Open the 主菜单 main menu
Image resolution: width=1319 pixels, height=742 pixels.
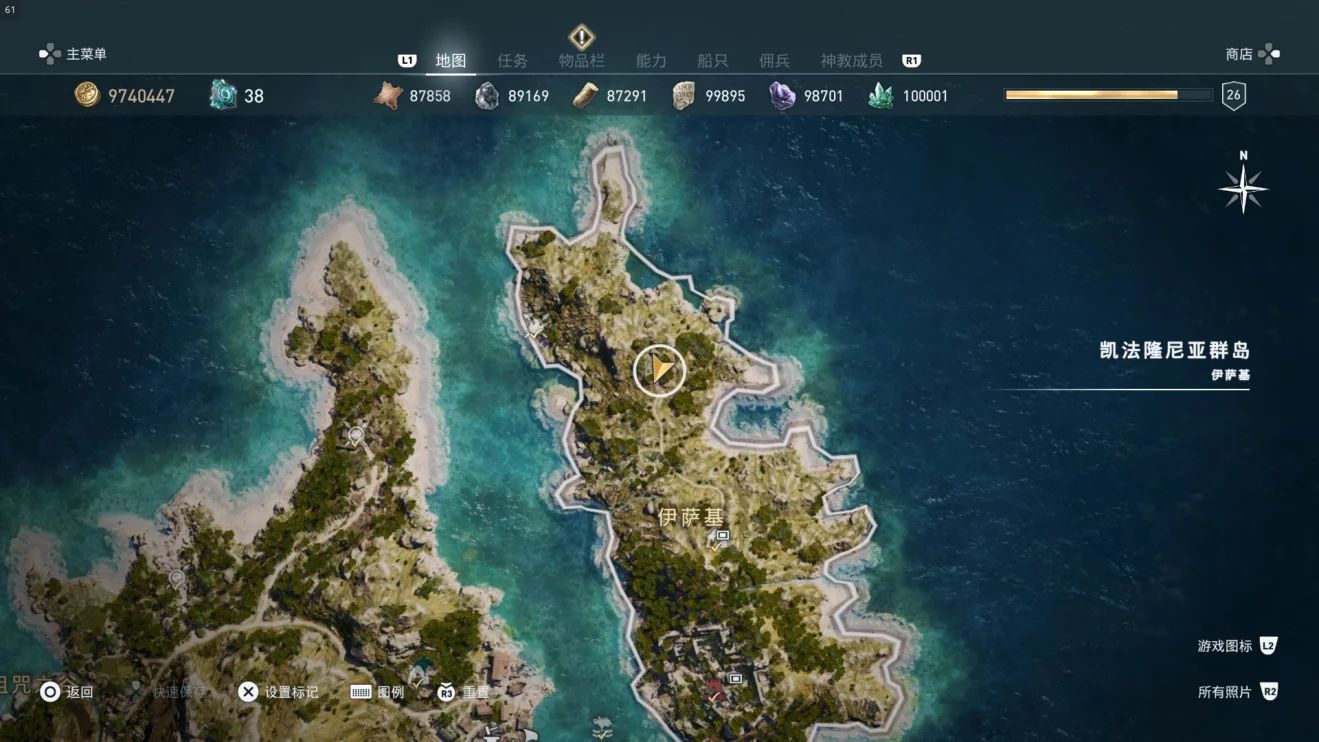tap(73, 54)
